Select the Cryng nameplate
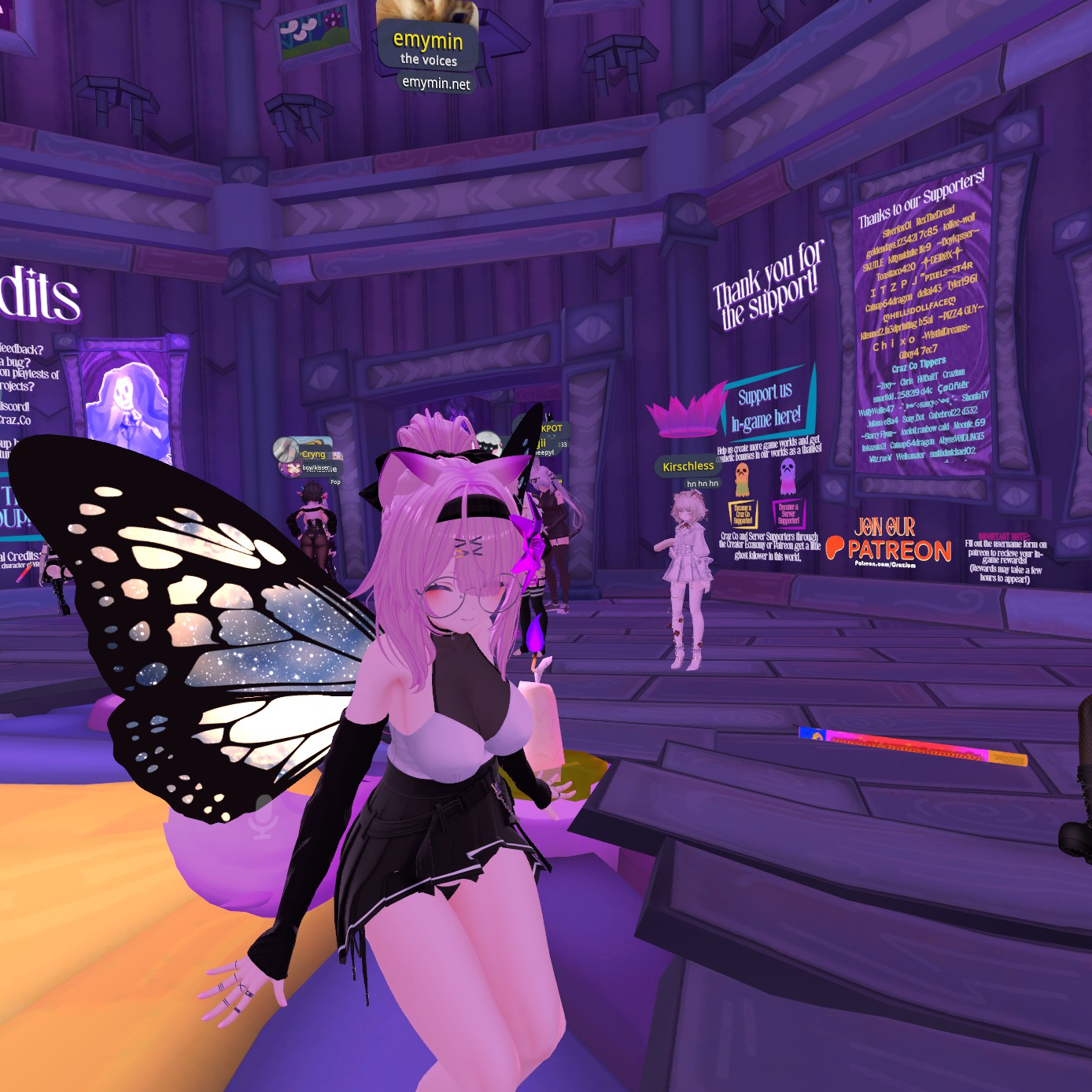Viewport: 1092px width, 1092px height. [x=313, y=454]
